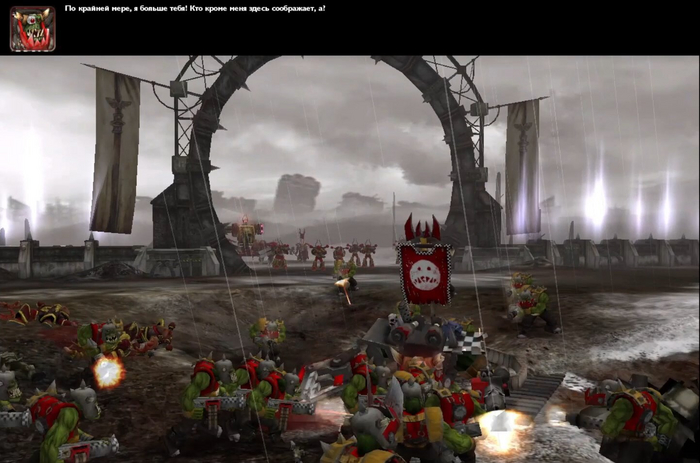700x463 pixels.
Task: Click the ork speaker portrait
Action: pyautogui.click(x=32, y=28)
